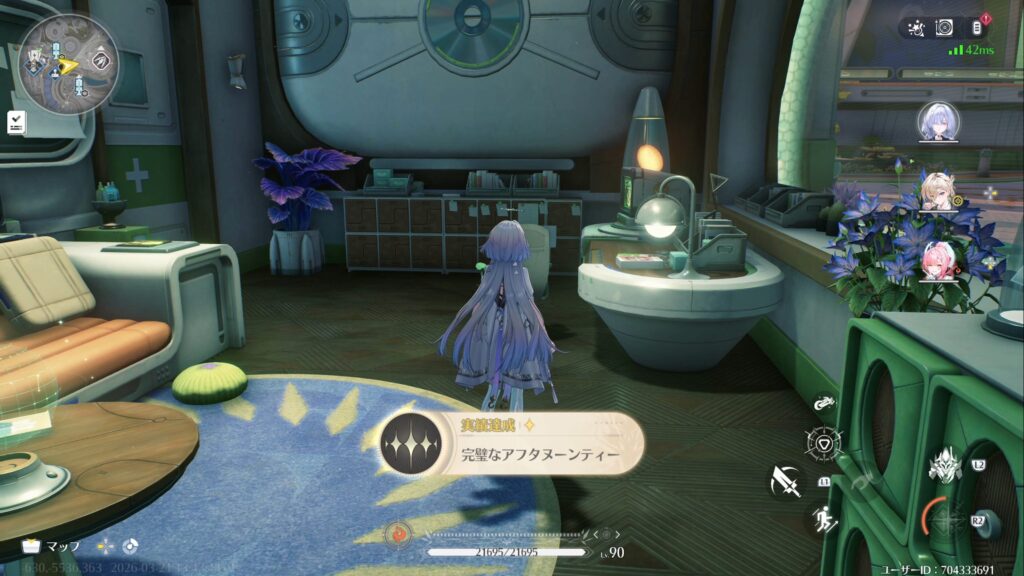Open the sparkle stars icon in top bar
The height and width of the screenshot is (576, 1024).
pyautogui.click(x=915, y=28)
